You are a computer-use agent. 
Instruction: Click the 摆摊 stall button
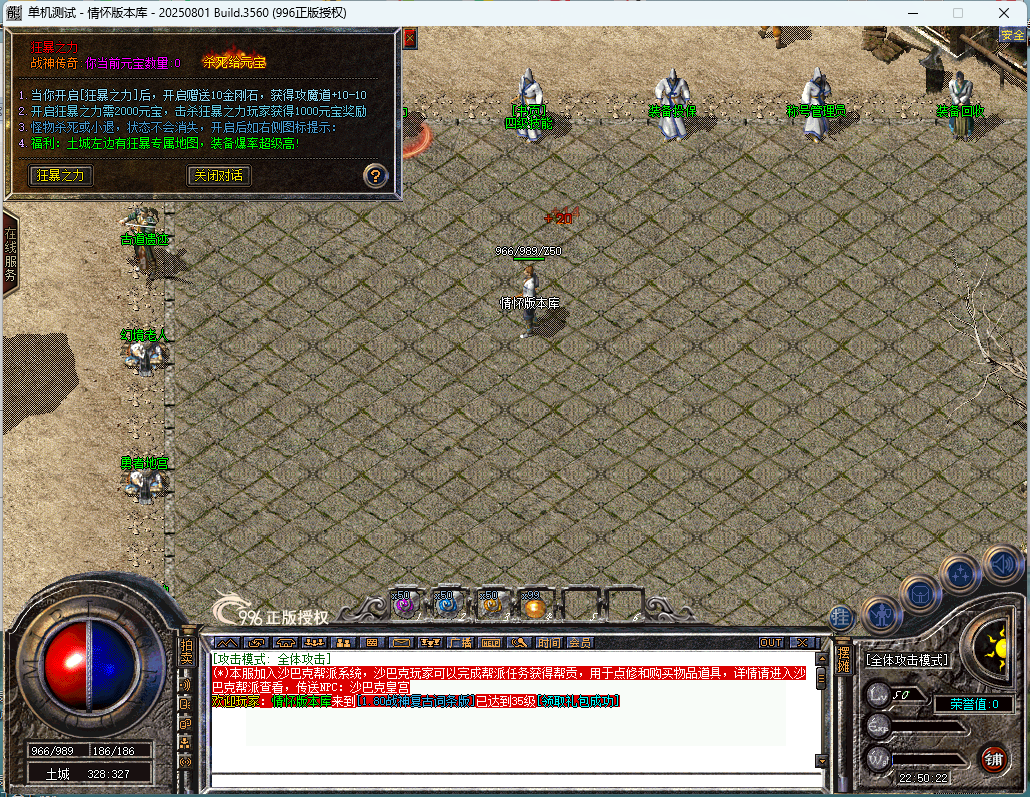point(844,655)
